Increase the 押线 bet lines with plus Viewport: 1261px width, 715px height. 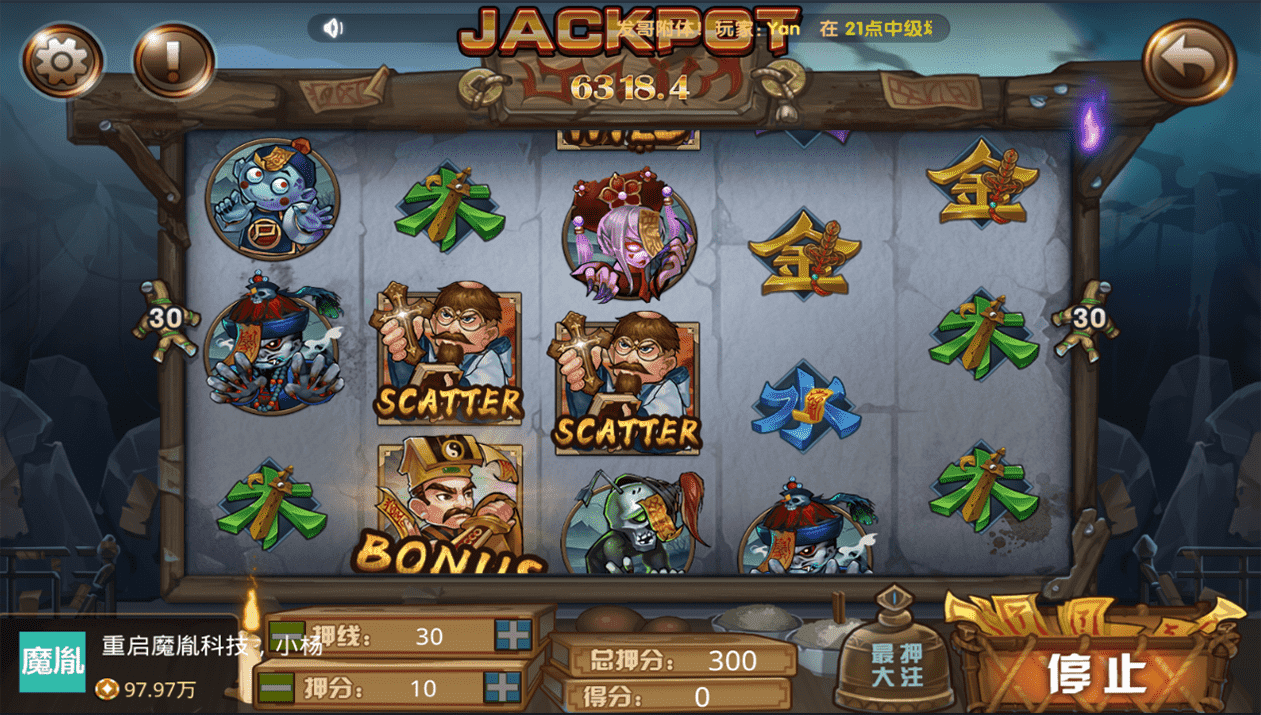(x=513, y=635)
